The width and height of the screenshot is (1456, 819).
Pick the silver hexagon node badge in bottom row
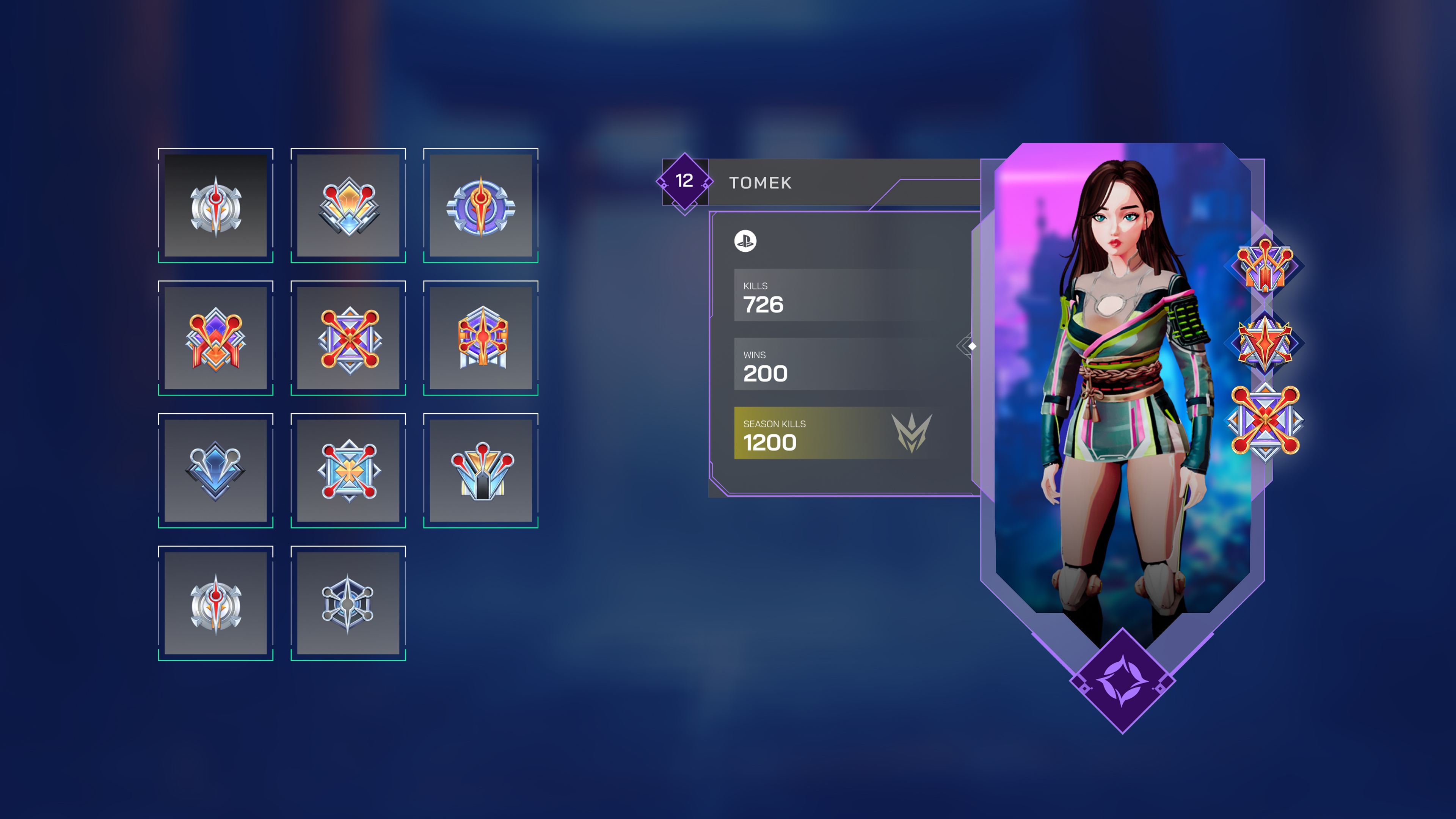(x=349, y=604)
